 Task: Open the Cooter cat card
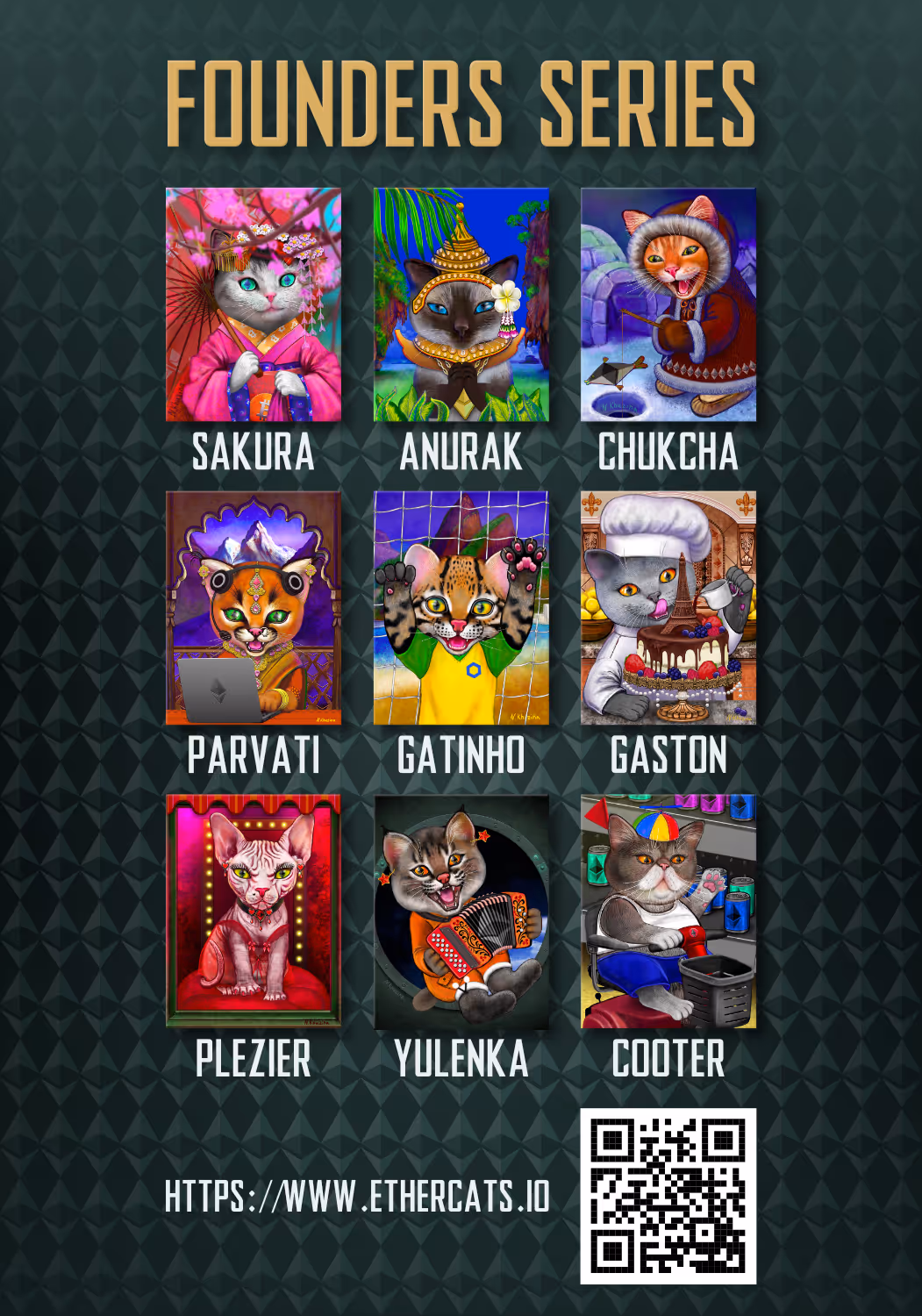(668, 912)
